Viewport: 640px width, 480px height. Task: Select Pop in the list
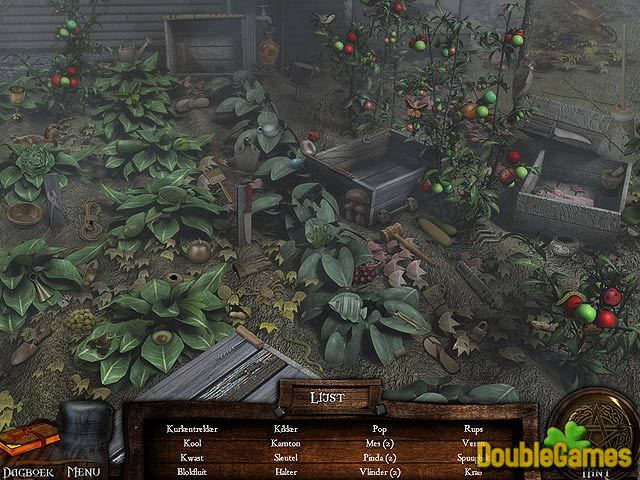coord(379,428)
